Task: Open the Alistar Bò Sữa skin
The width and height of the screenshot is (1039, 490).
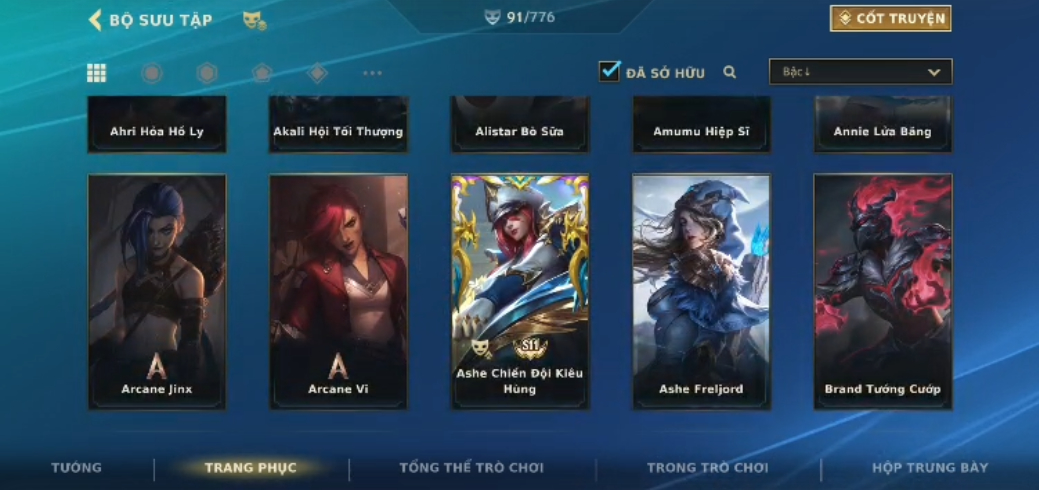Action: (x=520, y=126)
